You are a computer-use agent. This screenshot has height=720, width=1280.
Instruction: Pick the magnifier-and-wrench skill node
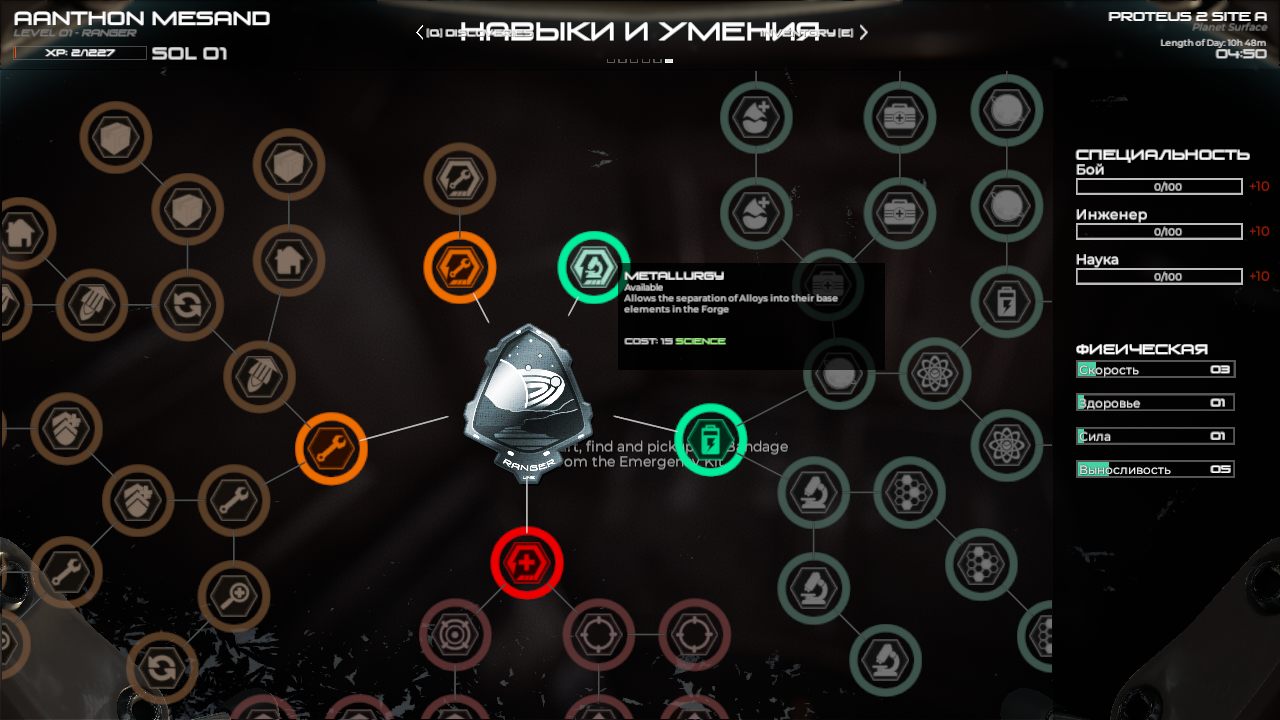click(x=234, y=596)
